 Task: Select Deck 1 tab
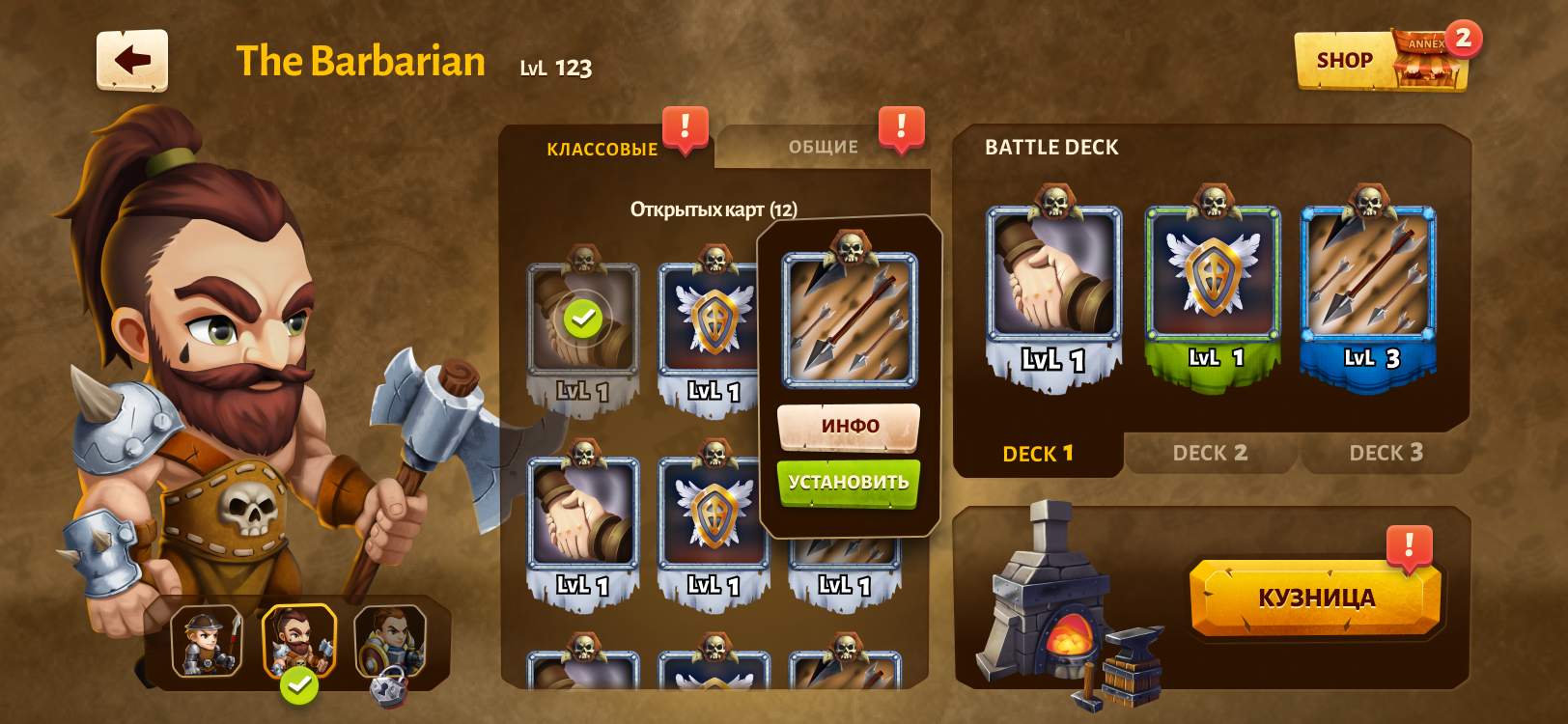point(1038,453)
